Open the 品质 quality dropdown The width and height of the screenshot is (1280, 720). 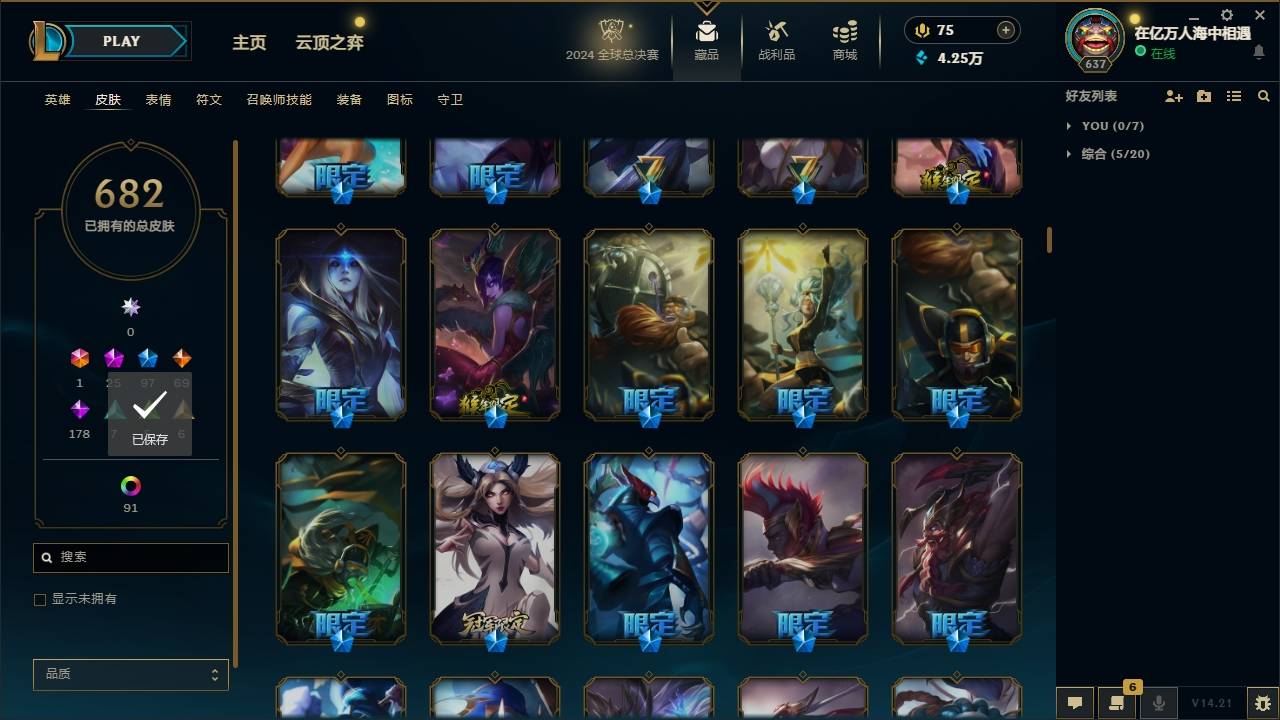coord(130,674)
